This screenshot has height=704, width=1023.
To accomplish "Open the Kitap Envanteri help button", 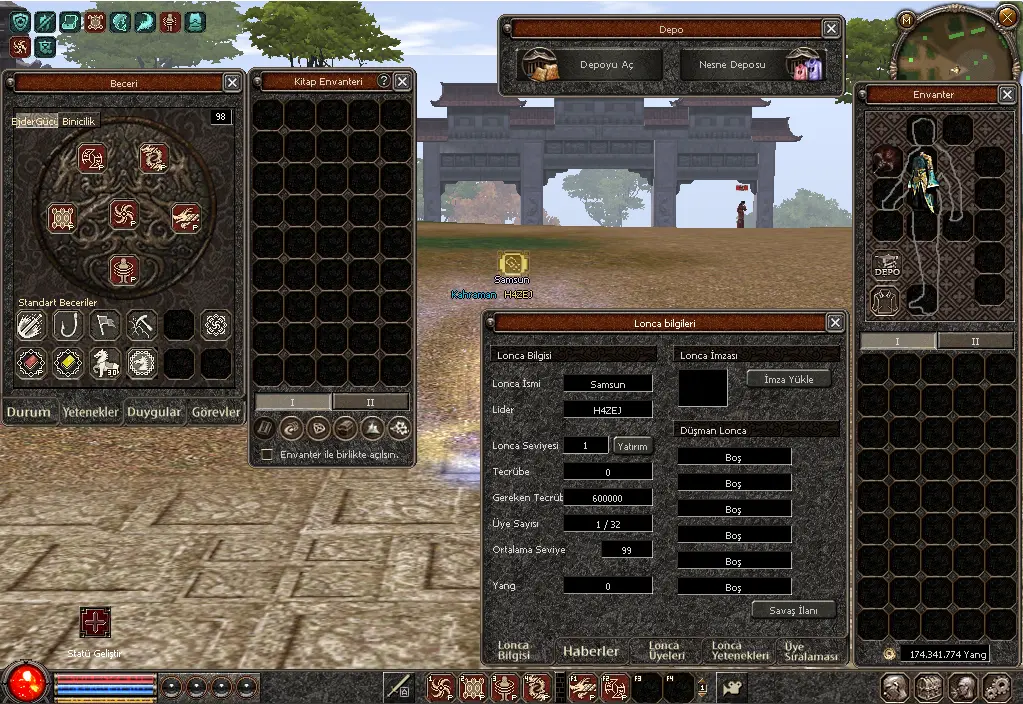I will [x=383, y=81].
